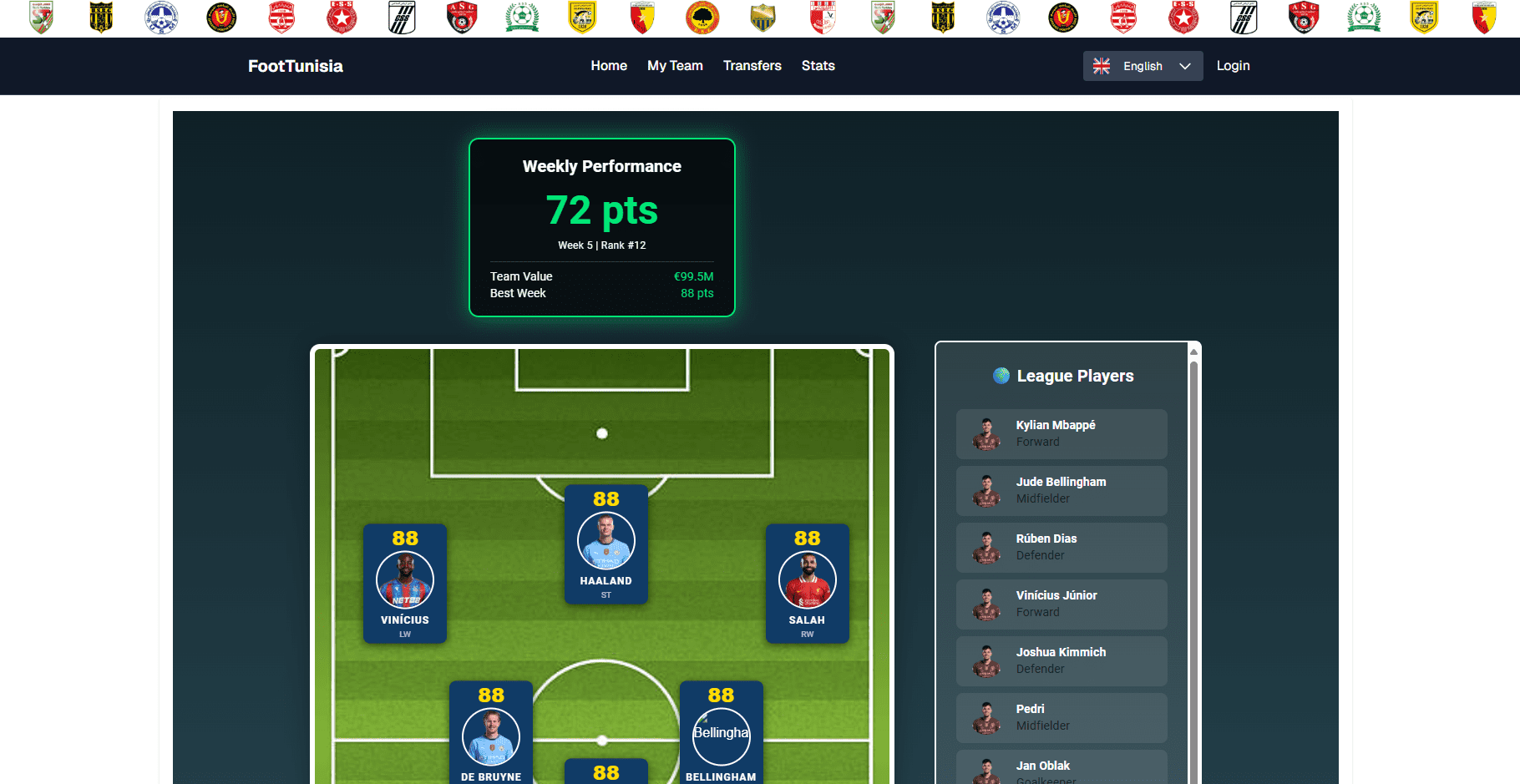This screenshot has height=784, width=1520.
Task: Select the Vinícius left wing card
Action: coord(405,583)
